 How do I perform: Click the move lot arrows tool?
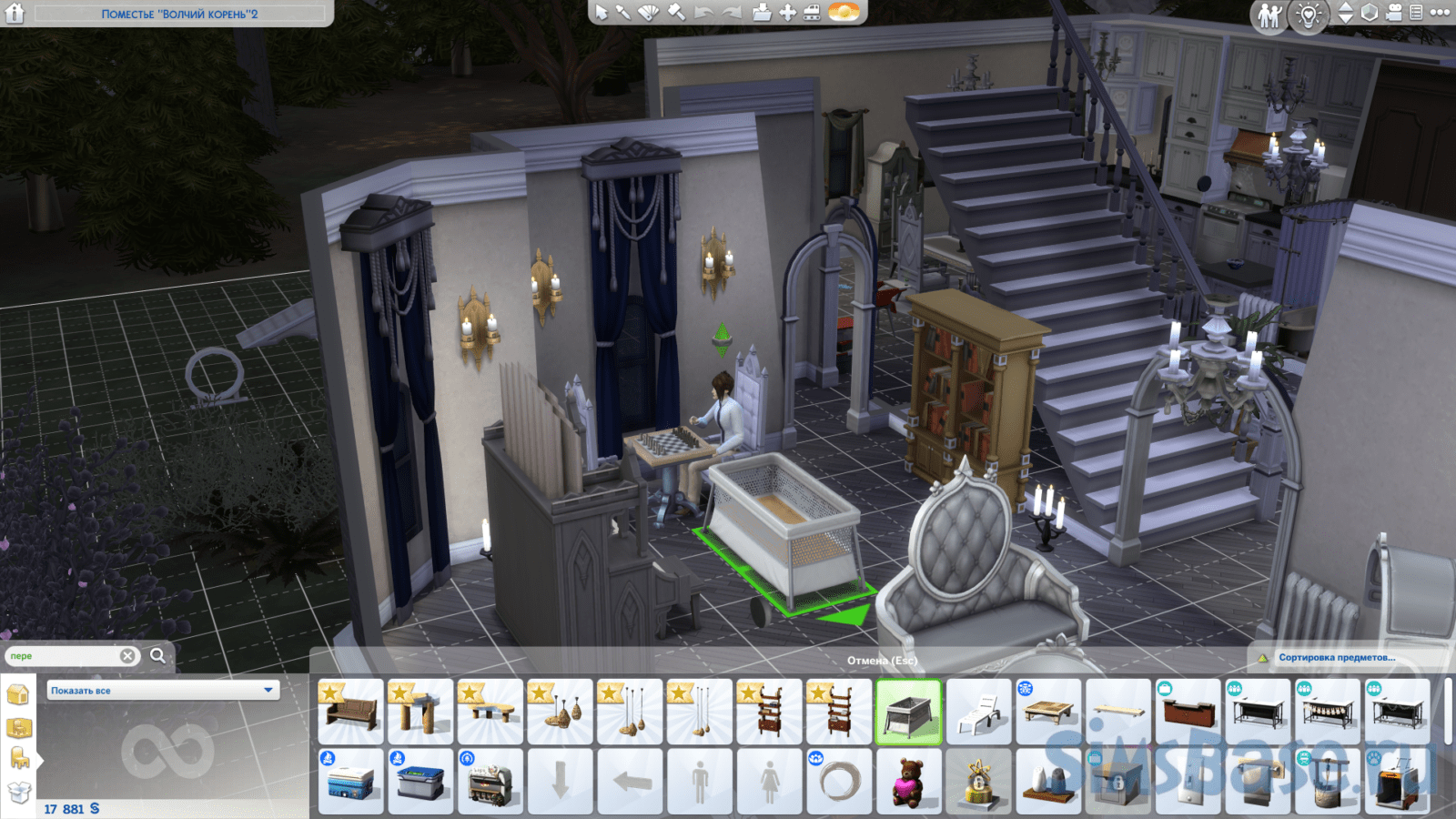tap(788, 13)
